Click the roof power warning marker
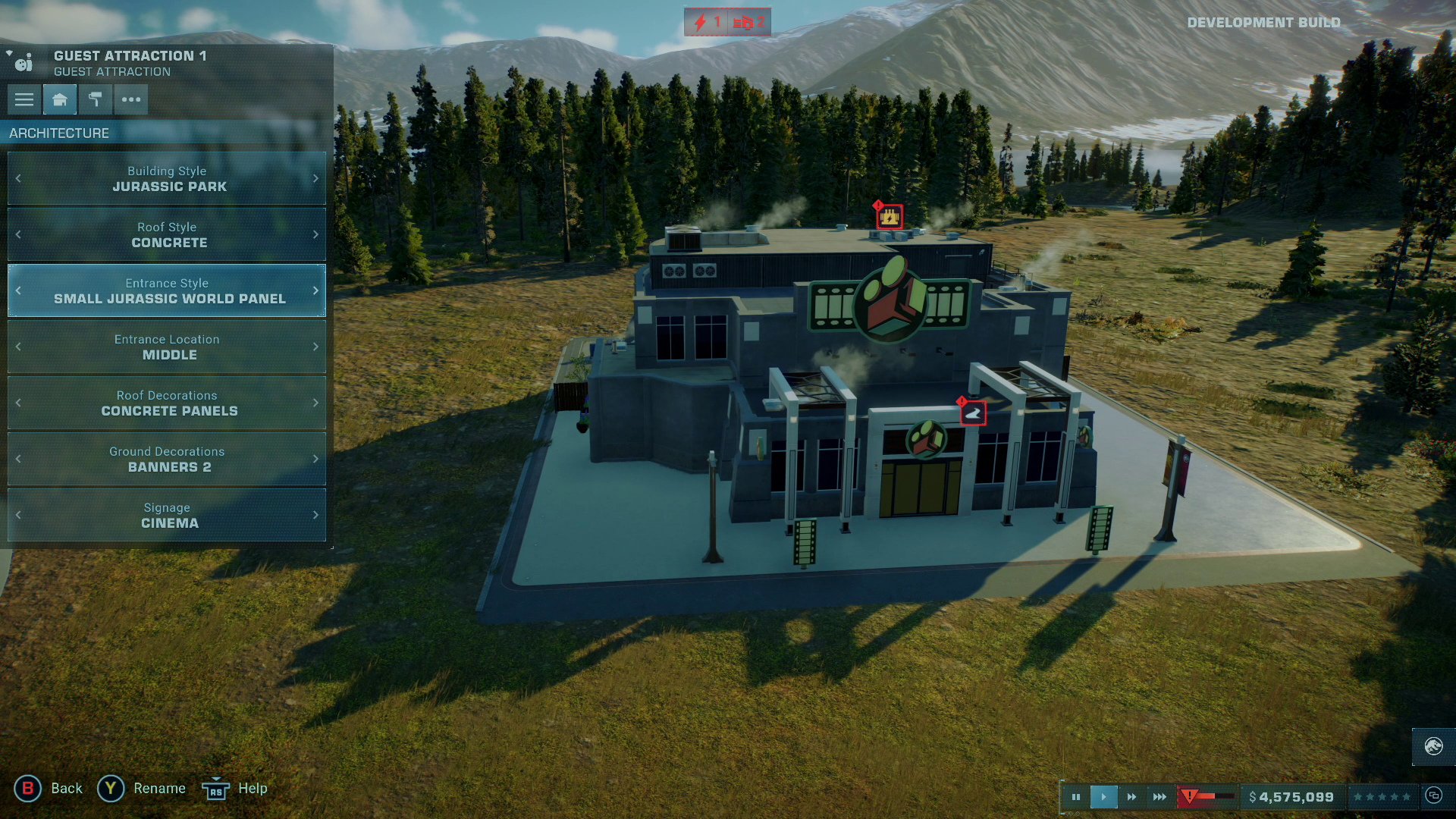The height and width of the screenshot is (819, 1456). 889,216
